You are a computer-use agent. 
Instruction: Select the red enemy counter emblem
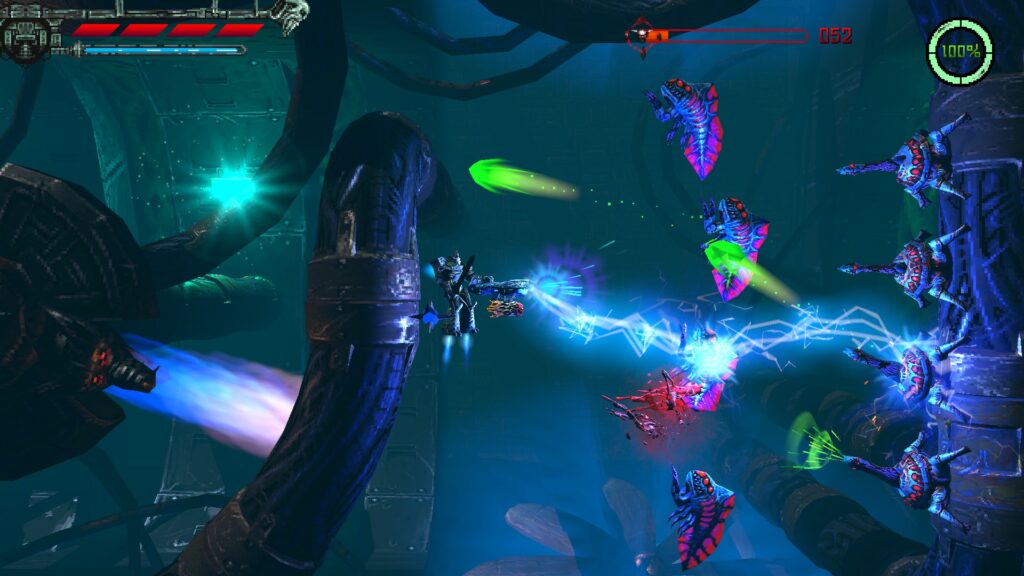[x=639, y=36]
